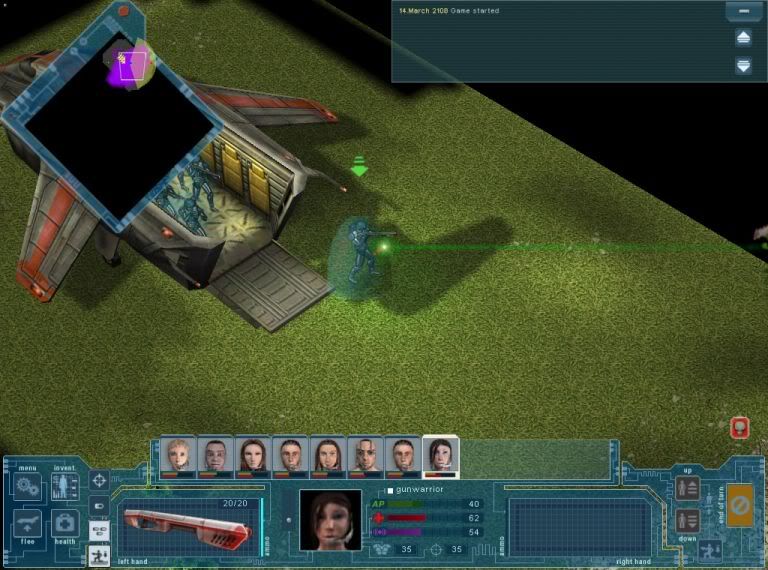The image size is (768, 570).
Task: Select the blonde soldier portrait
Action: tap(178, 457)
